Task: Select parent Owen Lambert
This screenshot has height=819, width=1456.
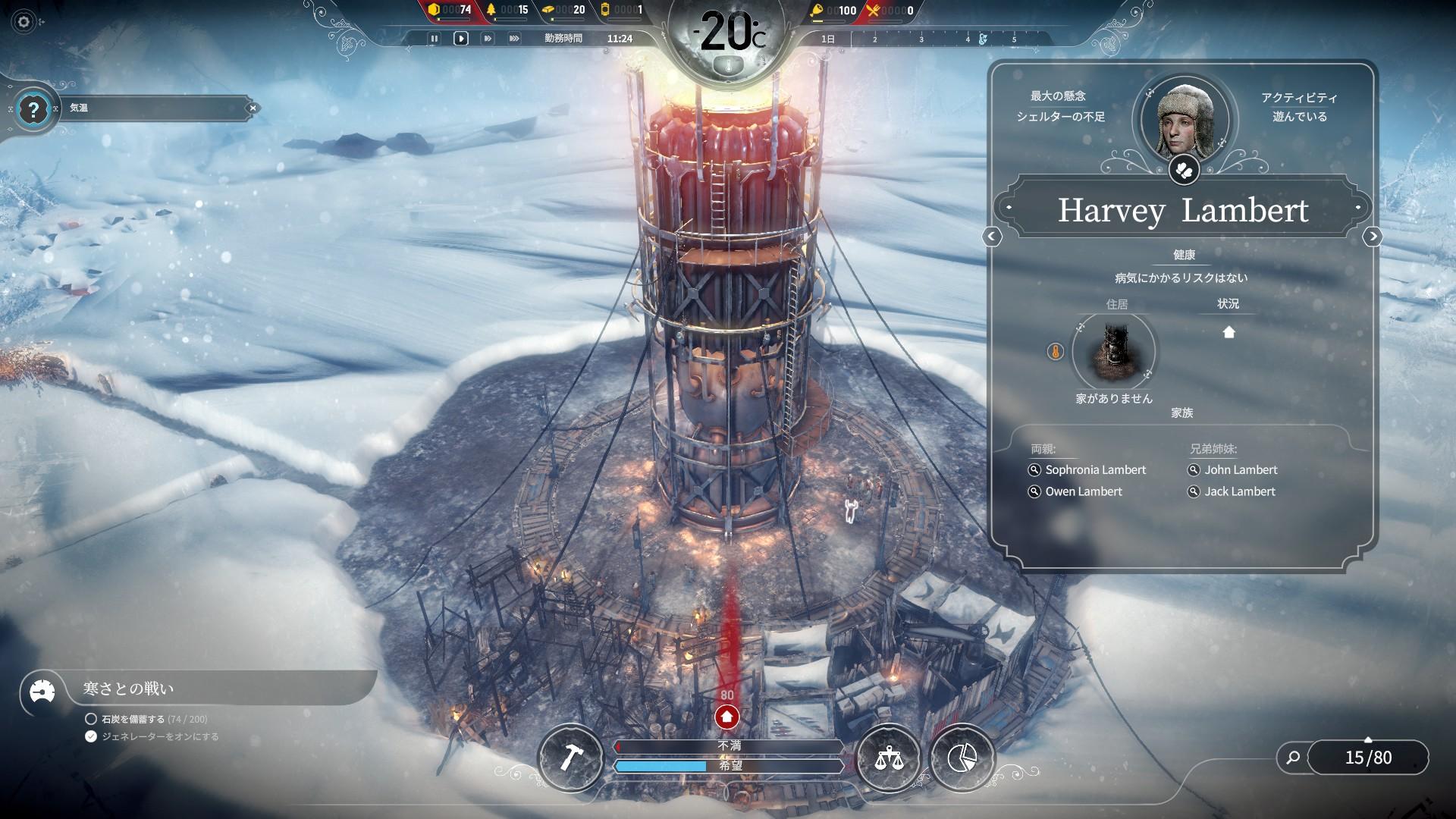Action: tap(1083, 491)
